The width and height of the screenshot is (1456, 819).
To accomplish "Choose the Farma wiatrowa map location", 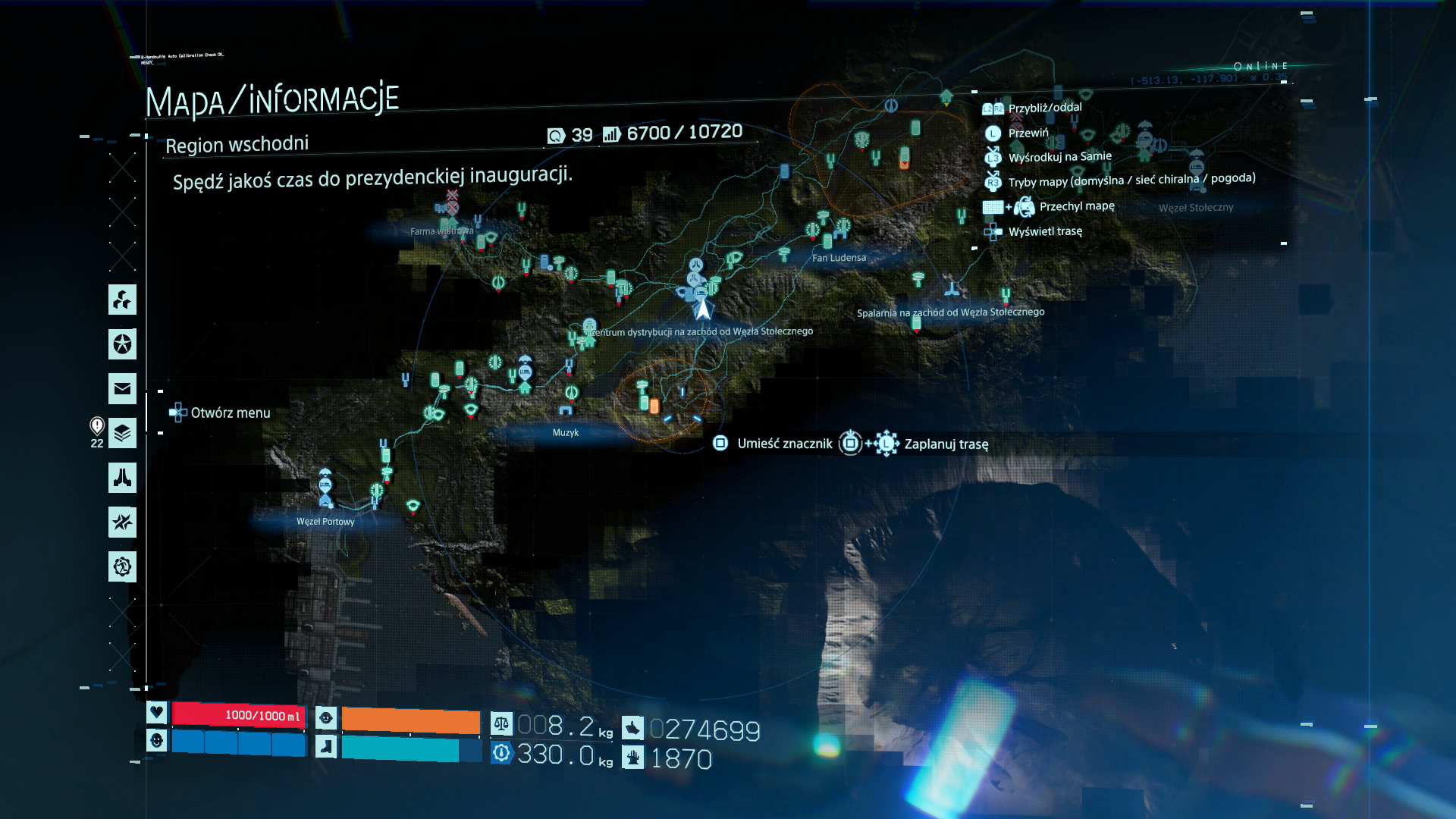I will click(x=441, y=231).
